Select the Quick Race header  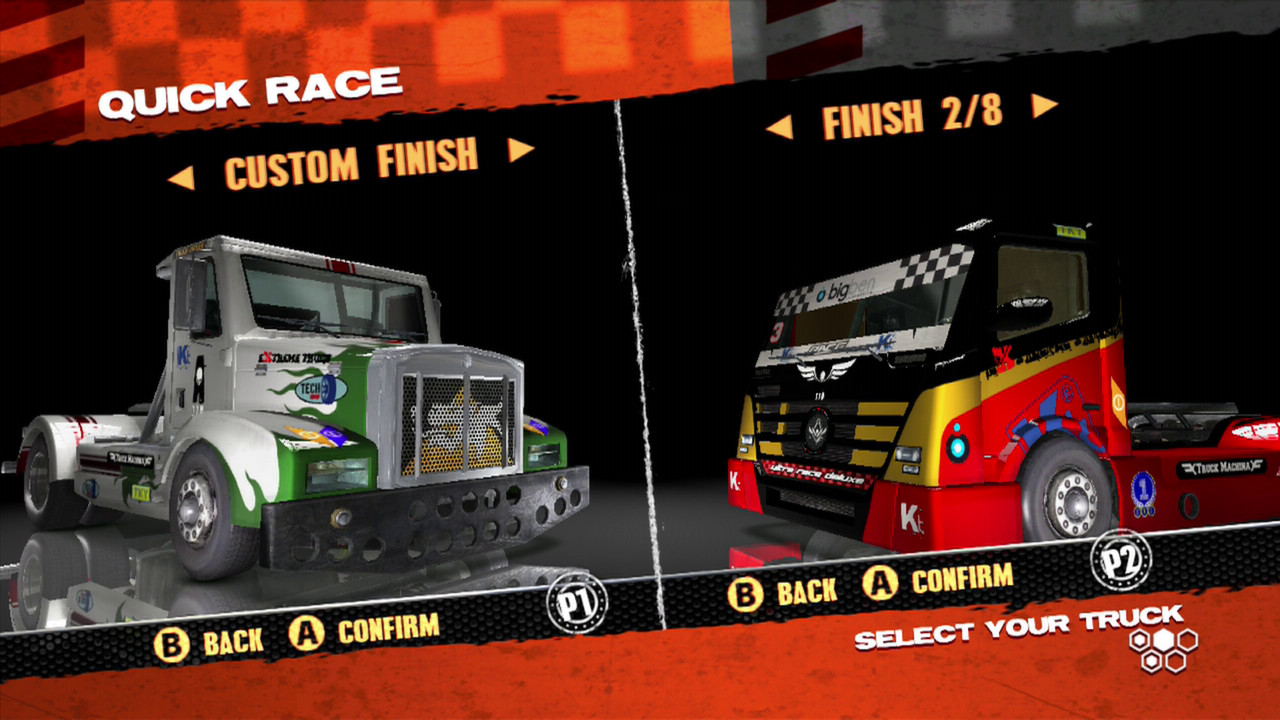[253, 91]
